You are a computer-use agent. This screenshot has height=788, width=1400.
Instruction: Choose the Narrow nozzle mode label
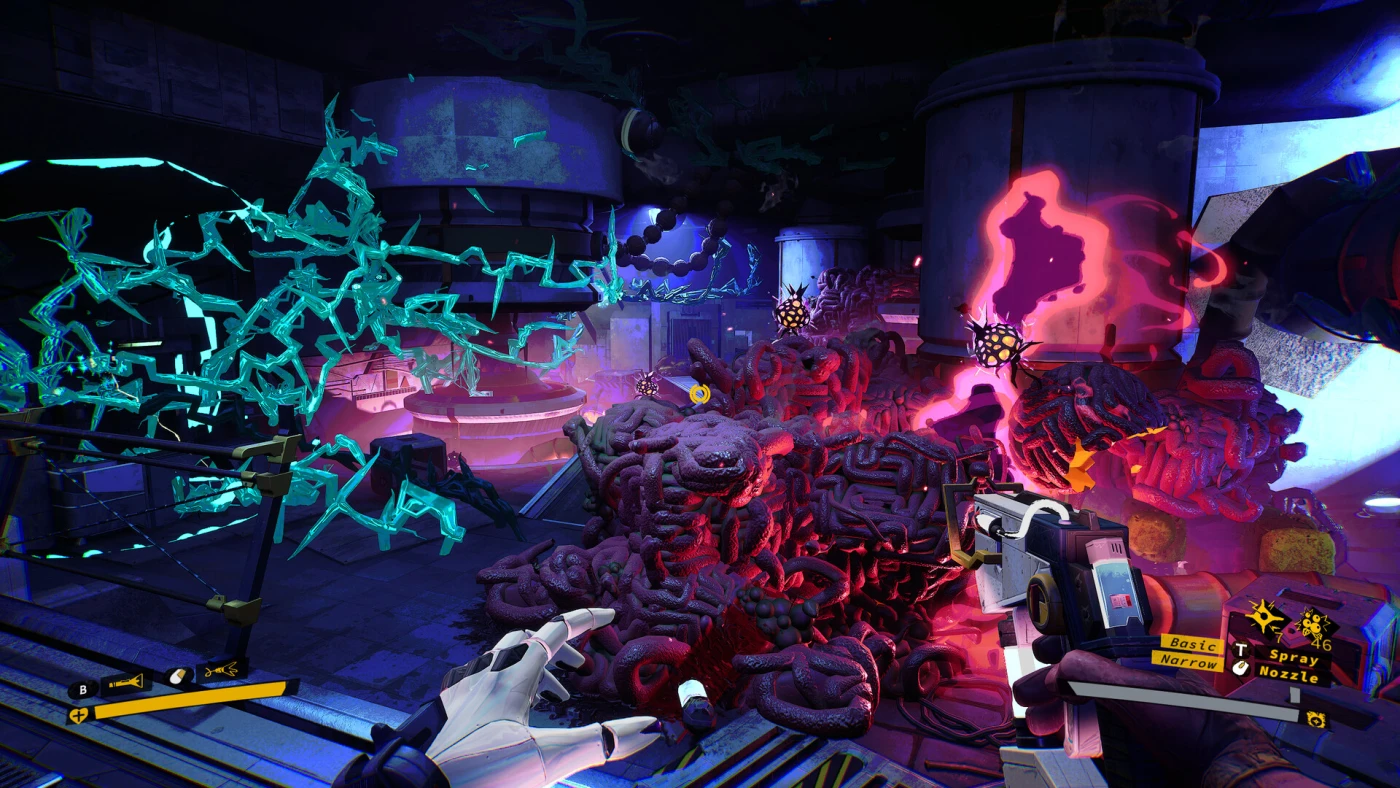1188,662
